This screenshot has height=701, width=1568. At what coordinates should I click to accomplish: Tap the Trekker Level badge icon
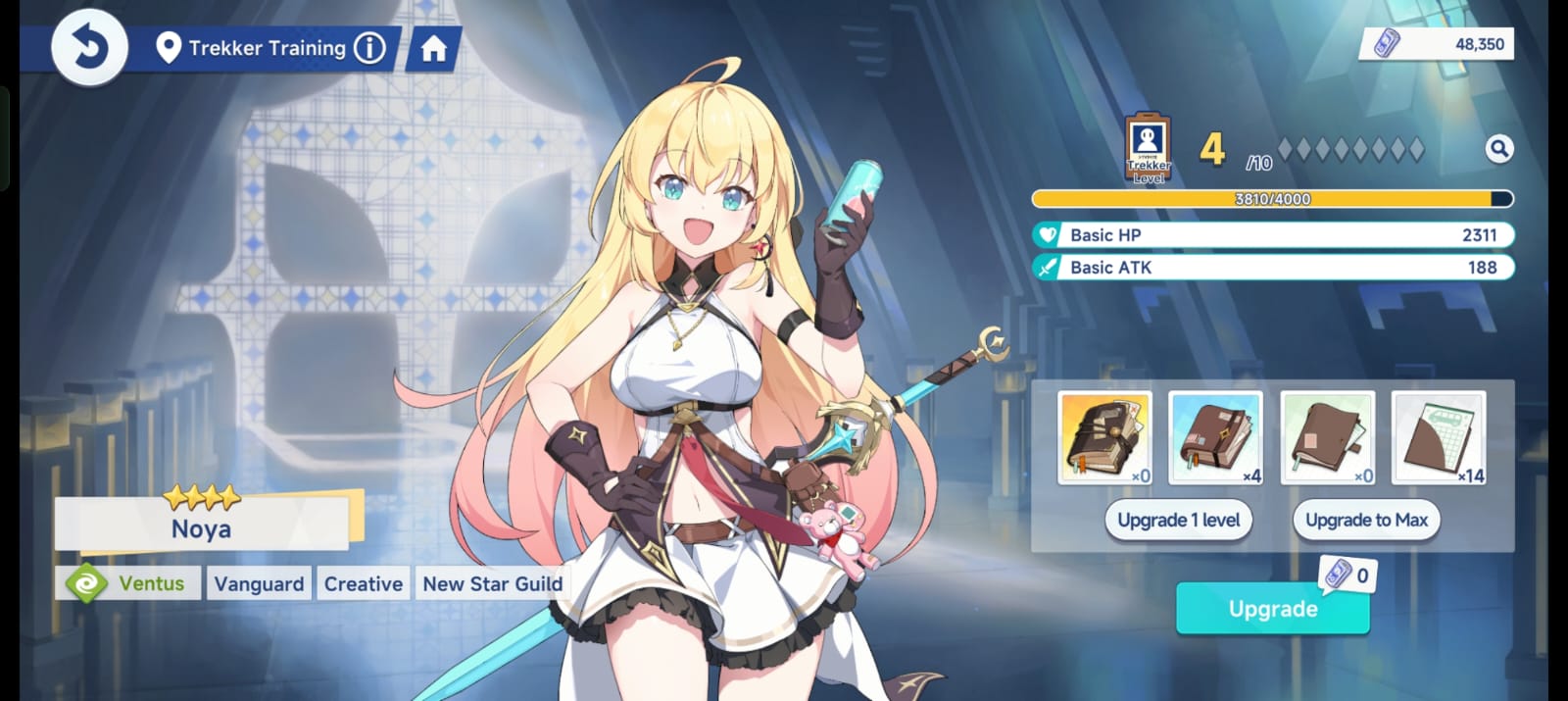coord(1149,148)
